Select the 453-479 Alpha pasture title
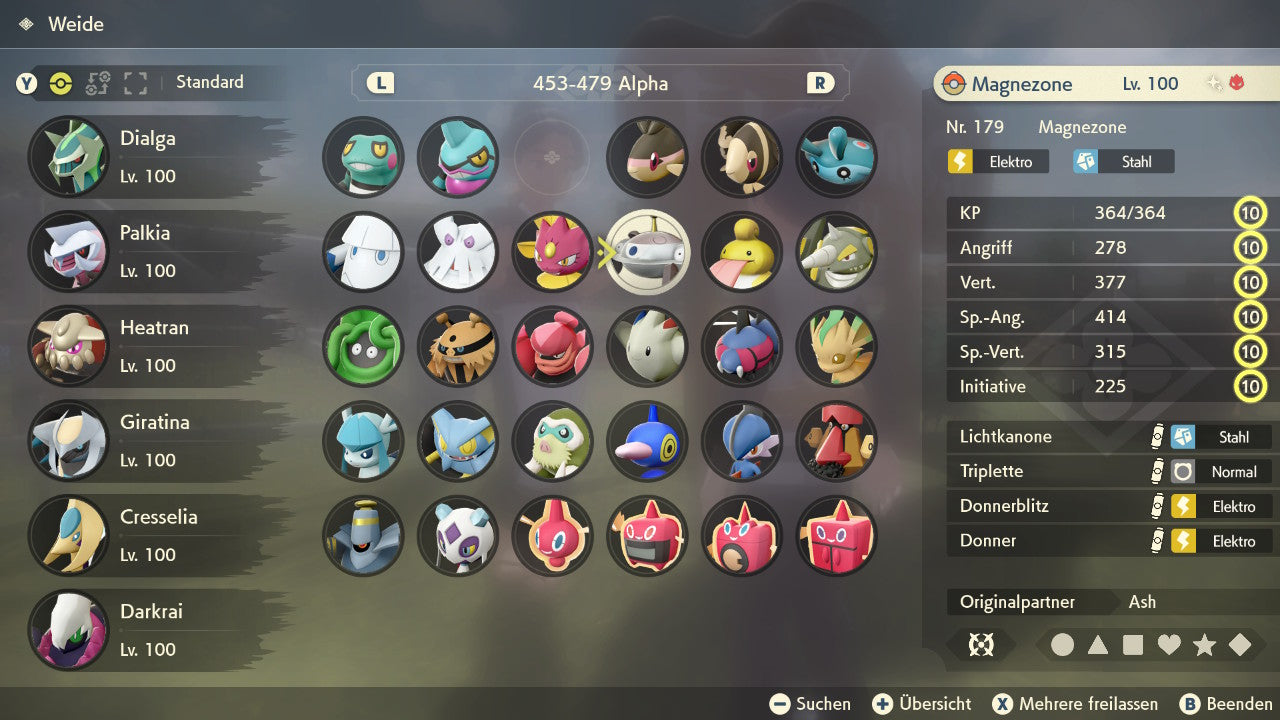This screenshot has width=1280, height=720. (x=599, y=84)
